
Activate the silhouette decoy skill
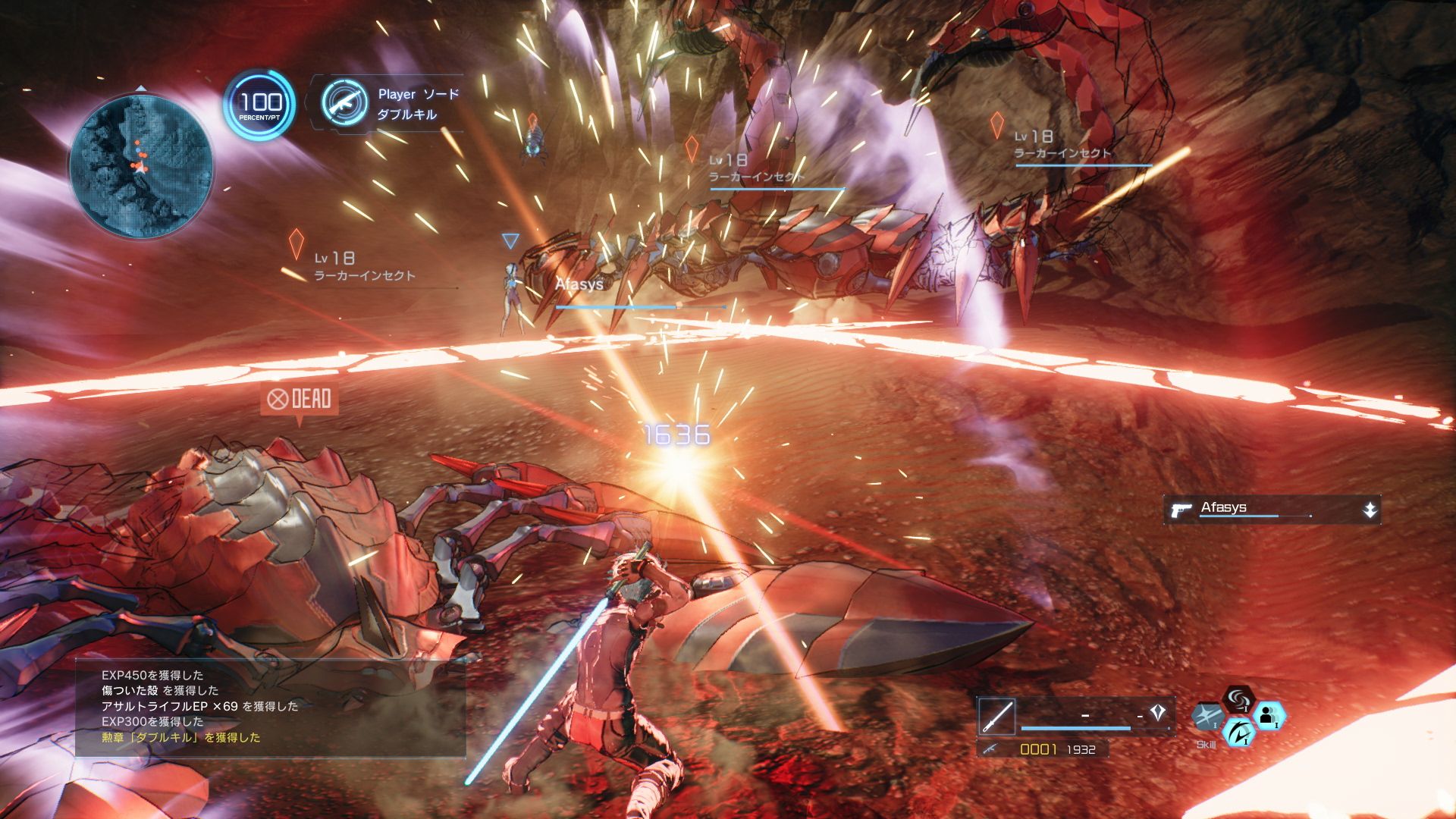coord(1268,715)
